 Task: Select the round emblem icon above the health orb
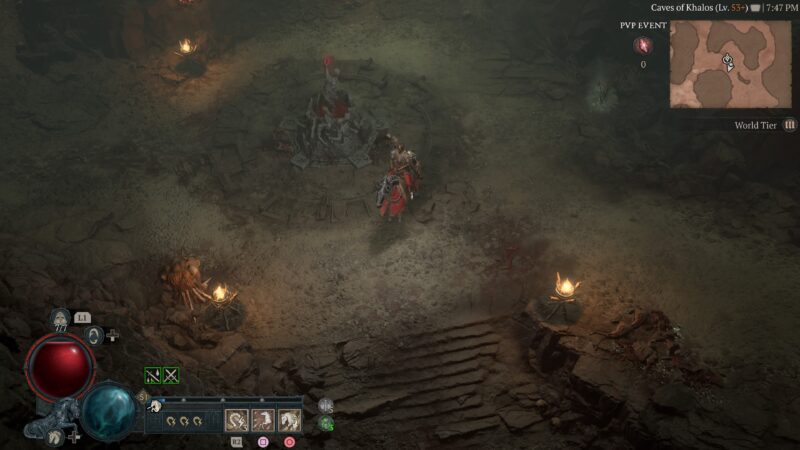[94, 336]
